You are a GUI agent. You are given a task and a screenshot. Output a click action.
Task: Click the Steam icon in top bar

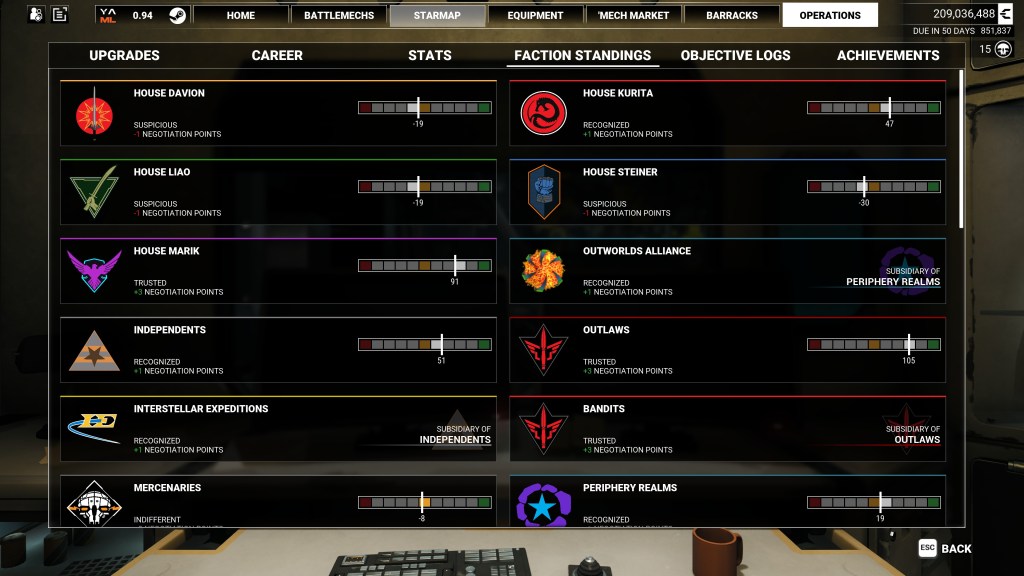(176, 15)
